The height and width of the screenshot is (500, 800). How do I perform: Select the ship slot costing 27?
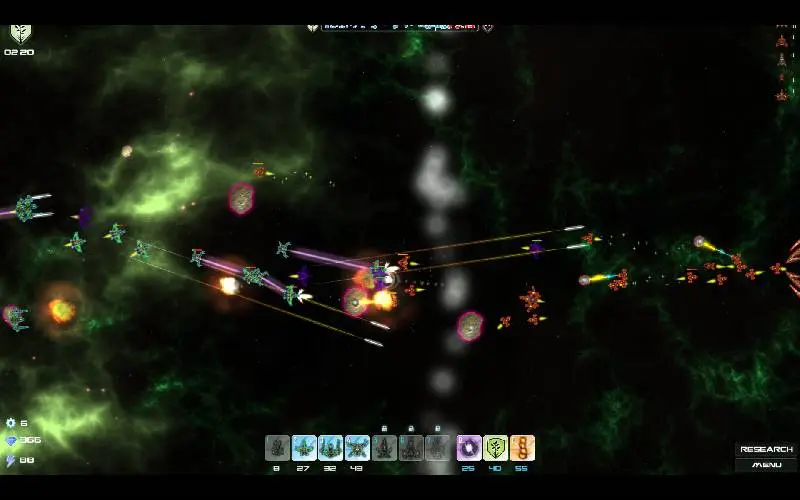[304, 448]
